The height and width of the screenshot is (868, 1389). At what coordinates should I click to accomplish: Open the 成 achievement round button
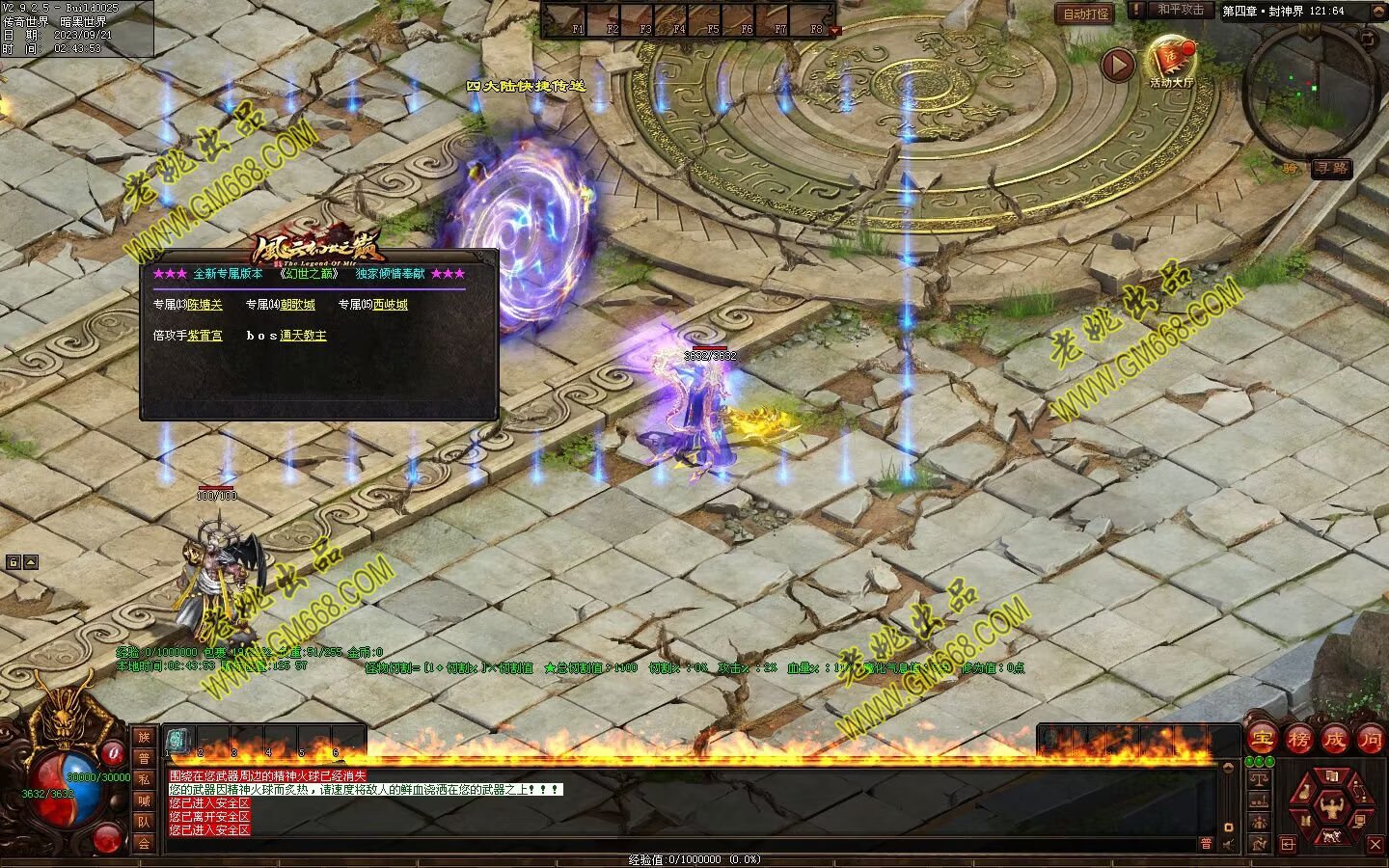[x=1334, y=740]
